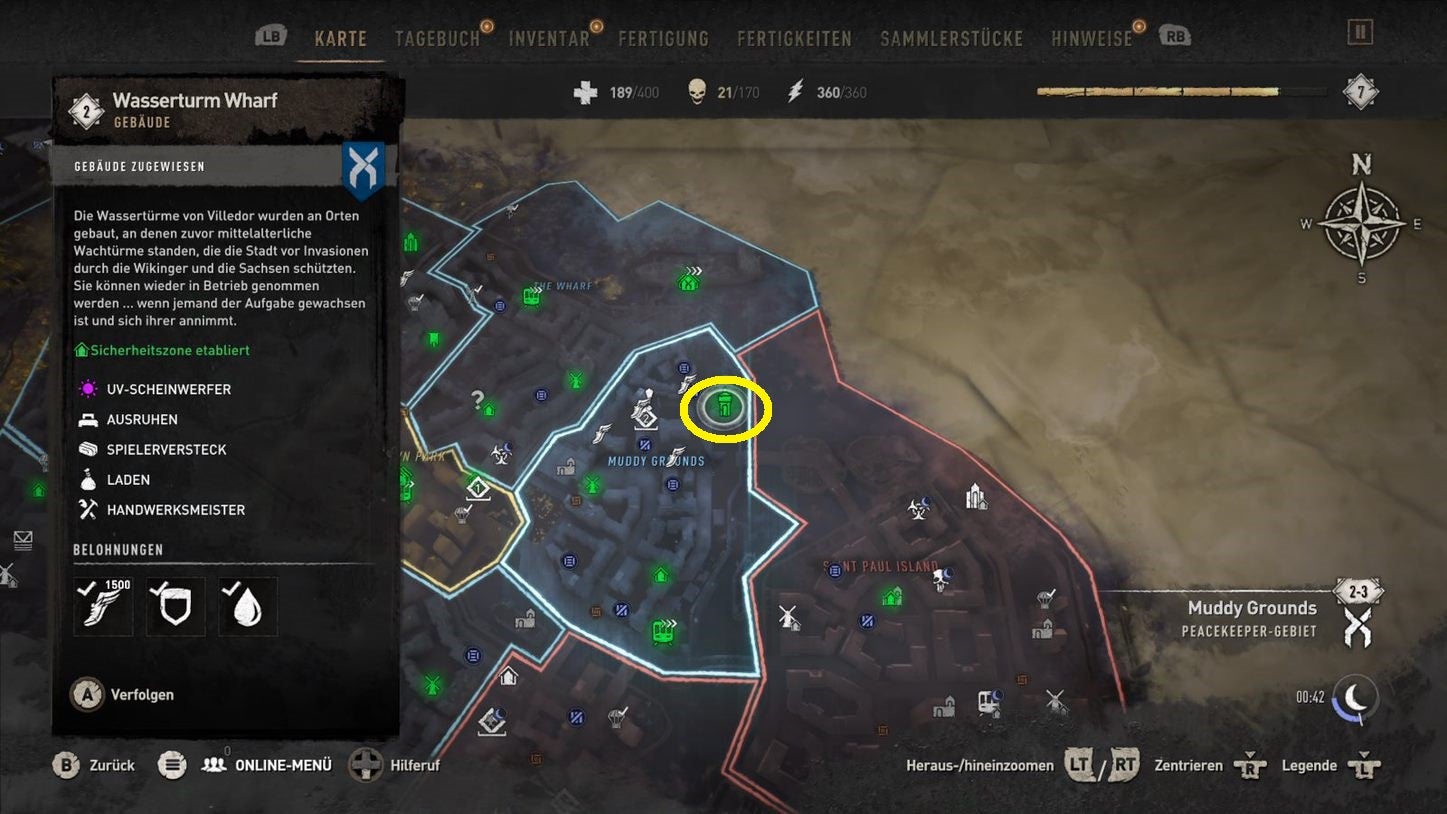1447x814 pixels.
Task: Select the shield reward icon
Action: tap(175, 606)
